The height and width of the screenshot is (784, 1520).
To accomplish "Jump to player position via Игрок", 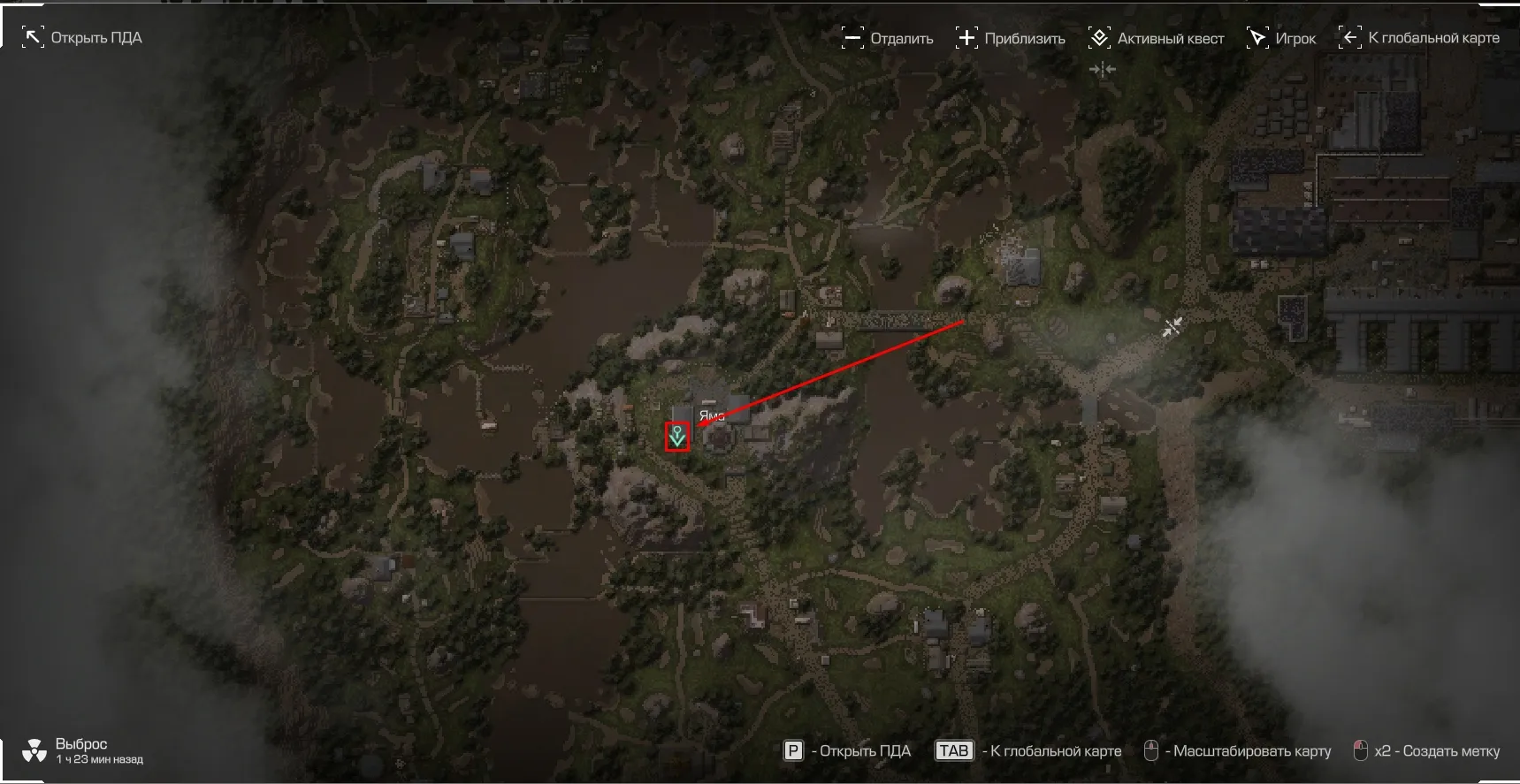I will (1281, 38).
